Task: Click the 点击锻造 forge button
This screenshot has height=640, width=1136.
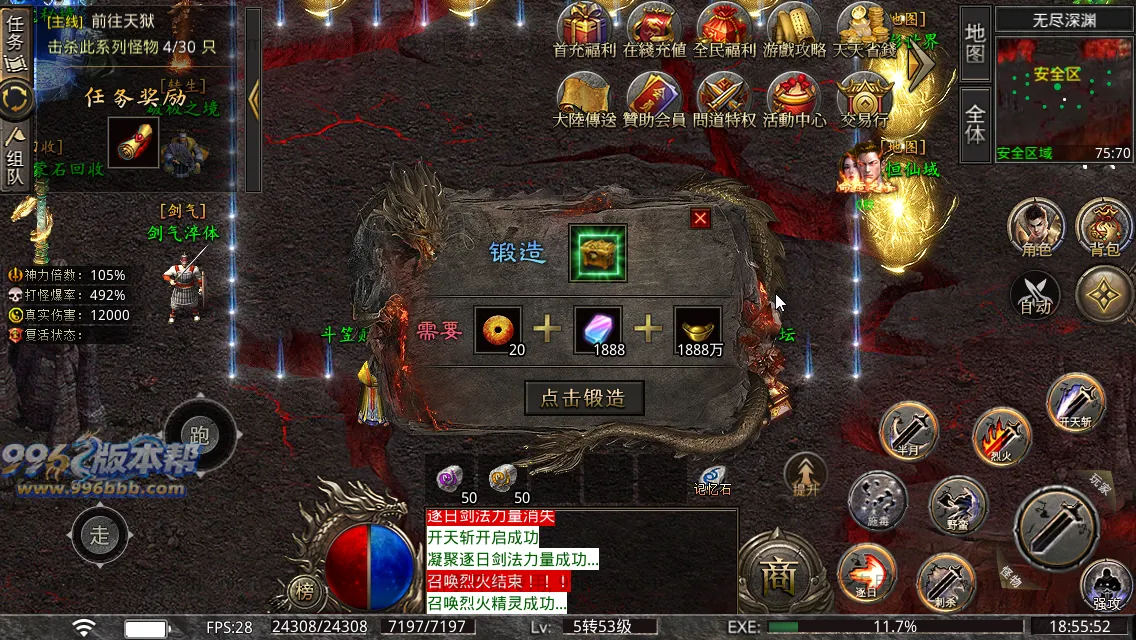Action: pos(583,398)
